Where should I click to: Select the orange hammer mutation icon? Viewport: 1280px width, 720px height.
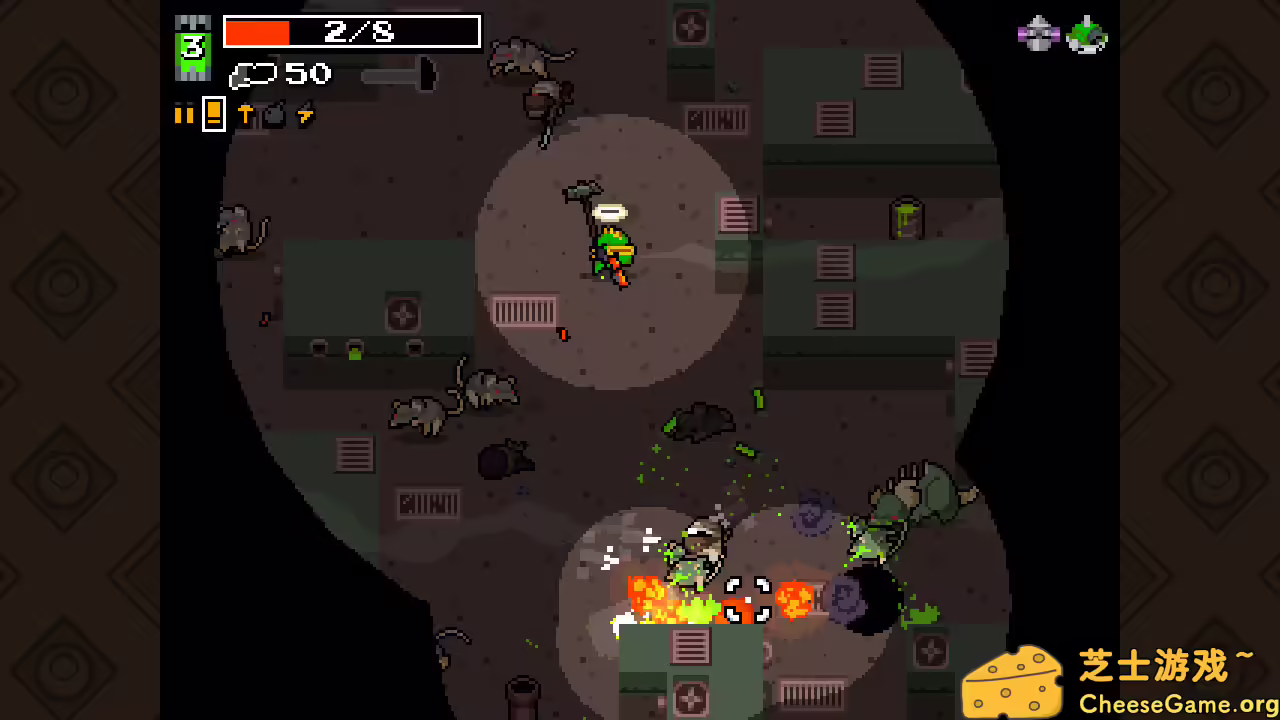tap(246, 113)
